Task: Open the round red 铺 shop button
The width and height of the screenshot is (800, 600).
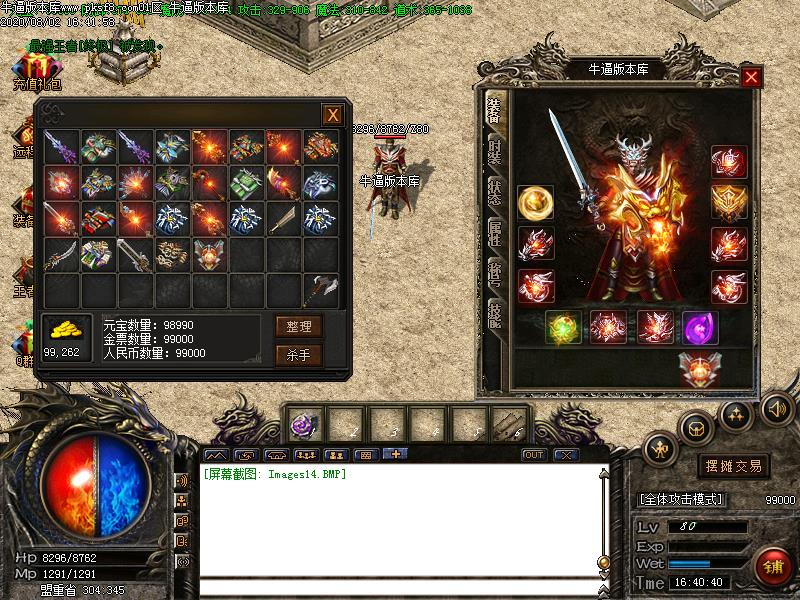Action: [773, 567]
